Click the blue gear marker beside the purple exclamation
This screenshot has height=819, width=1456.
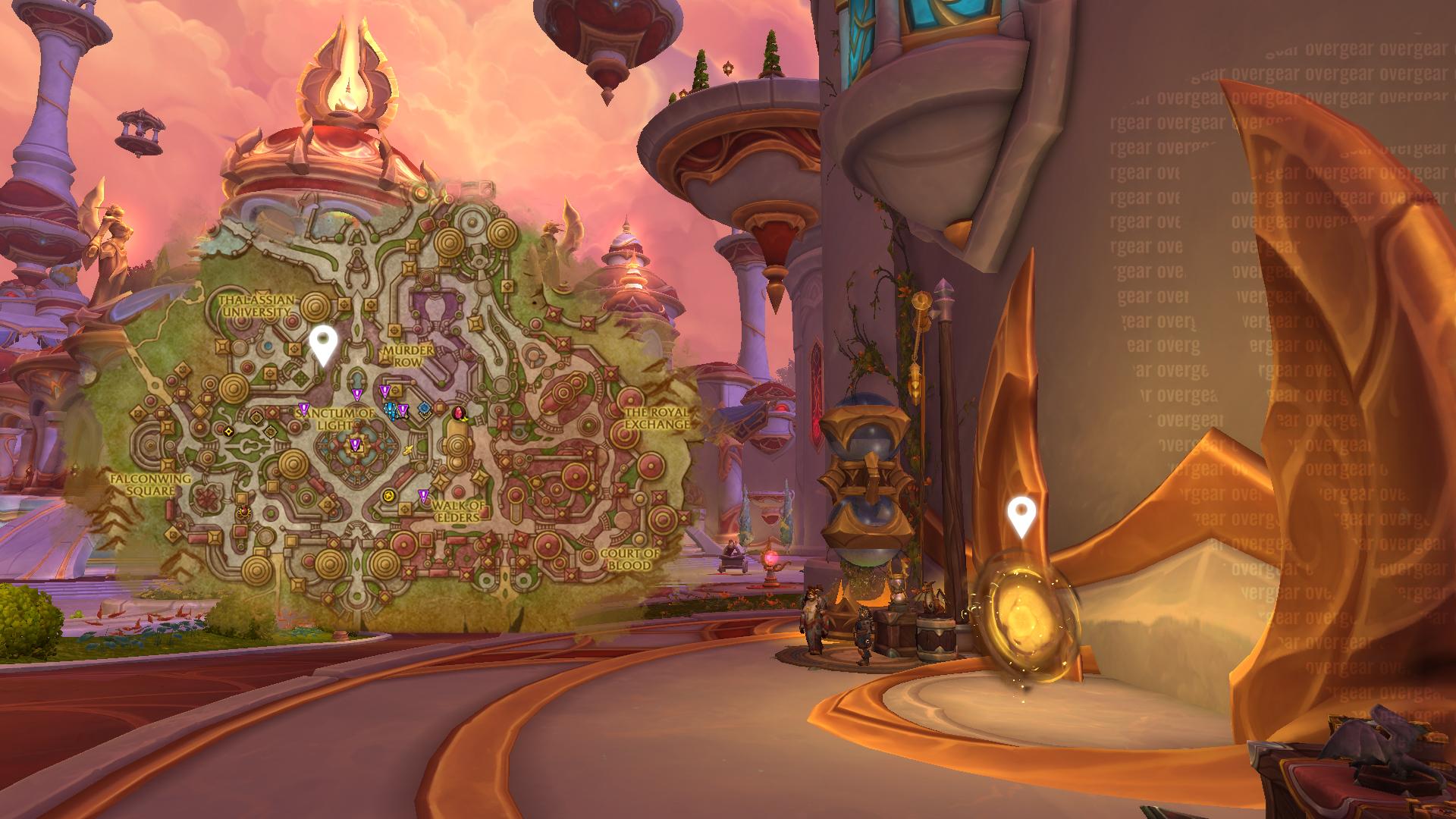(424, 409)
